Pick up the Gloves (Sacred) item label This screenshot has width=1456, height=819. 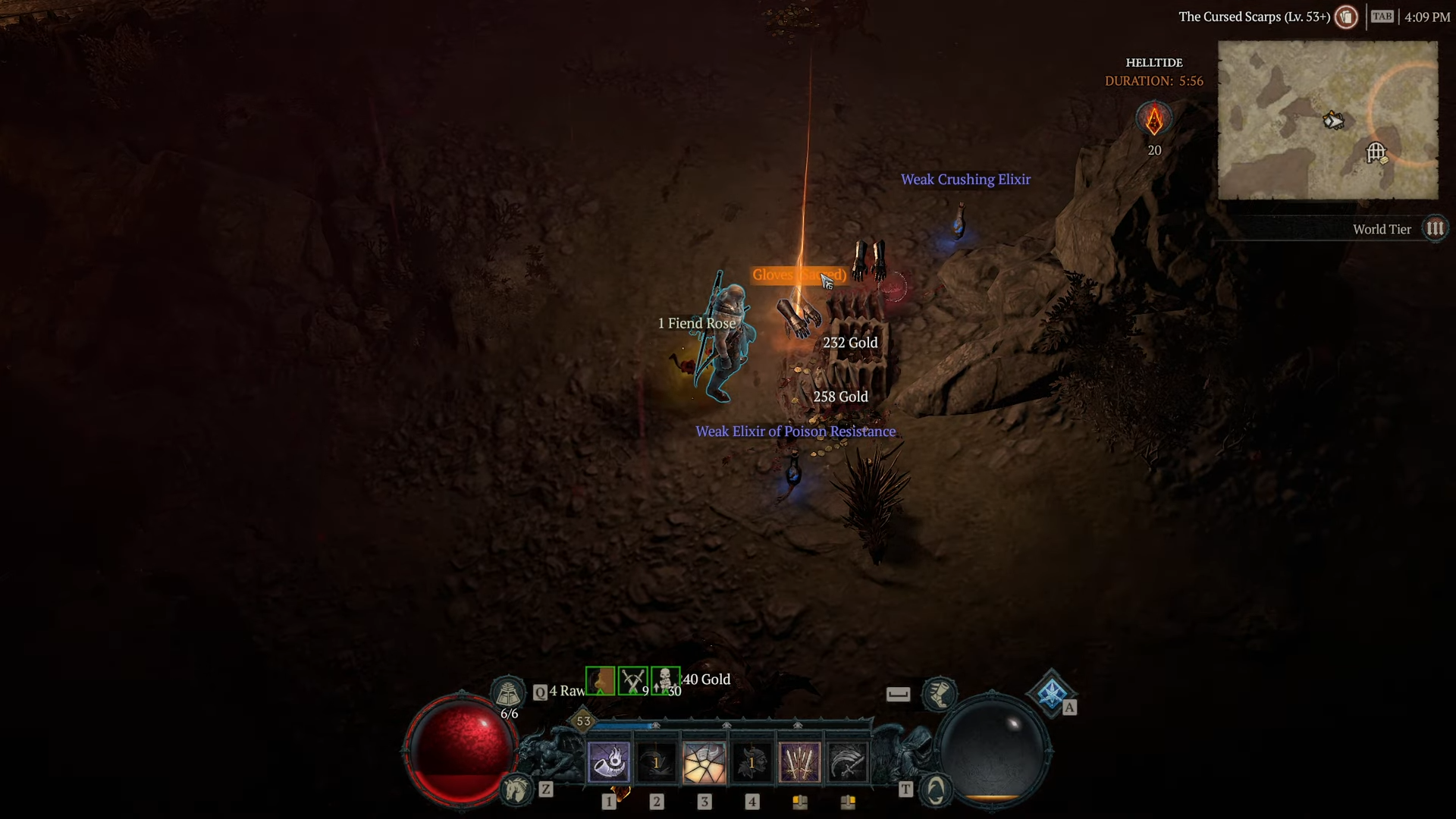tap(799, 275)
